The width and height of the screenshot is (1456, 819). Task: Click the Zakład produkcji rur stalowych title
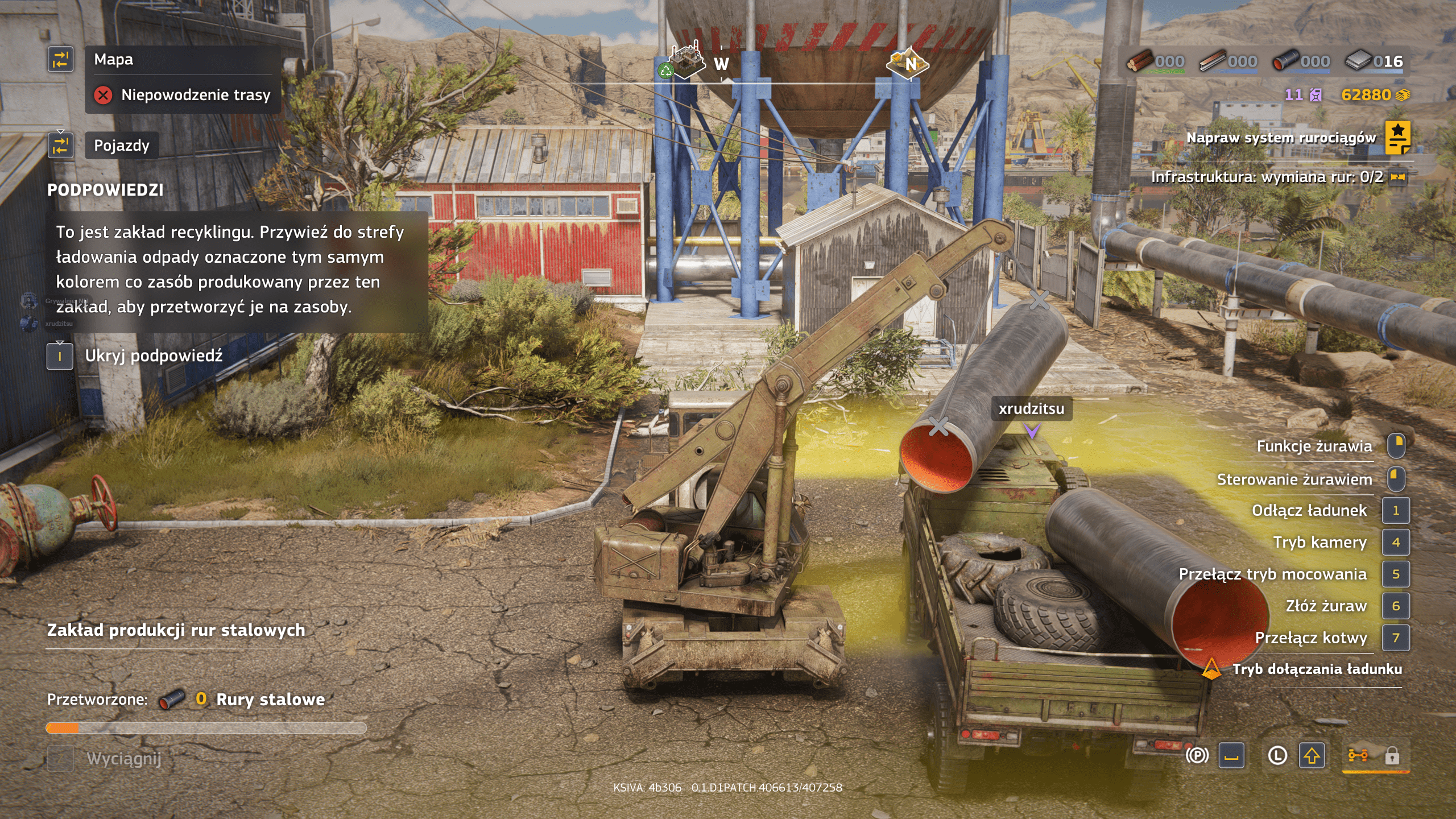pyautogui.click(x=176, y=630)
